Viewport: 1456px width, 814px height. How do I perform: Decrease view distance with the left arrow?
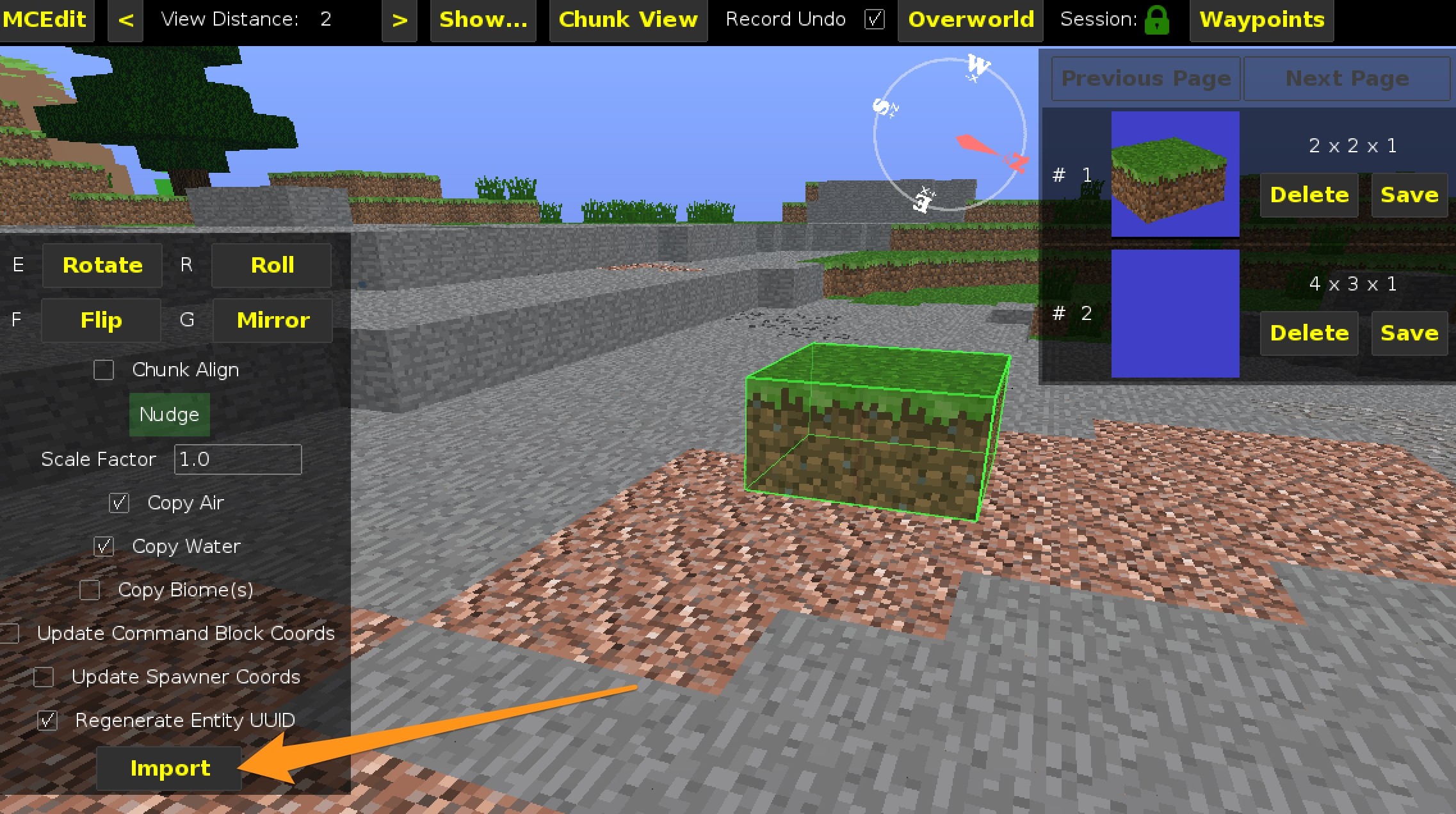125,20
